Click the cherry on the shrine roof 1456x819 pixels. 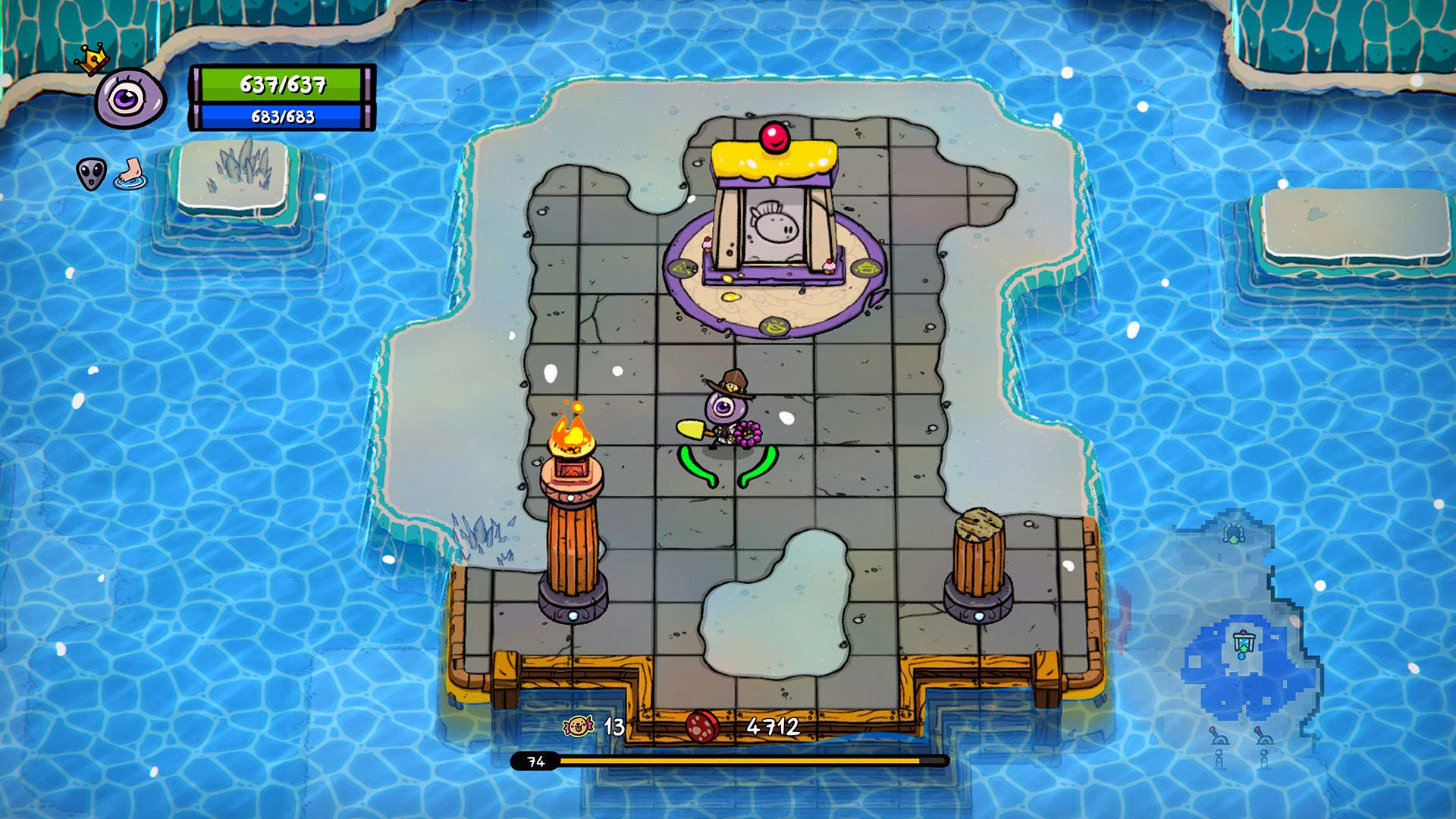pyautogui.click(x=773, y=136)
